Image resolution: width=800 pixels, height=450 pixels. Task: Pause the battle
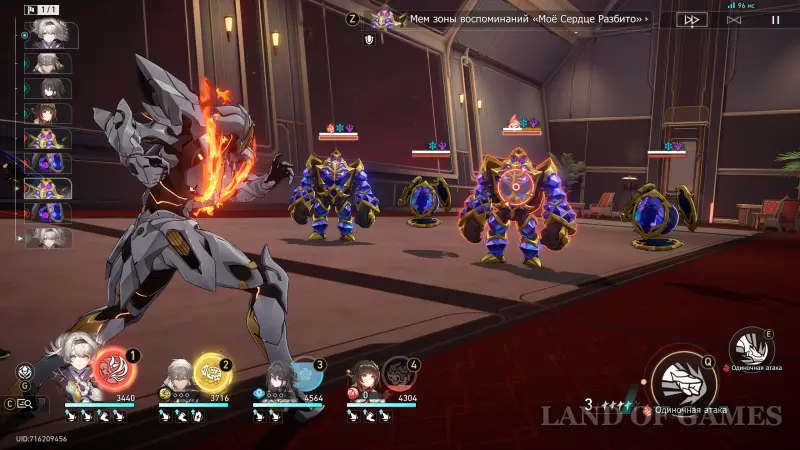click(776, 19)
